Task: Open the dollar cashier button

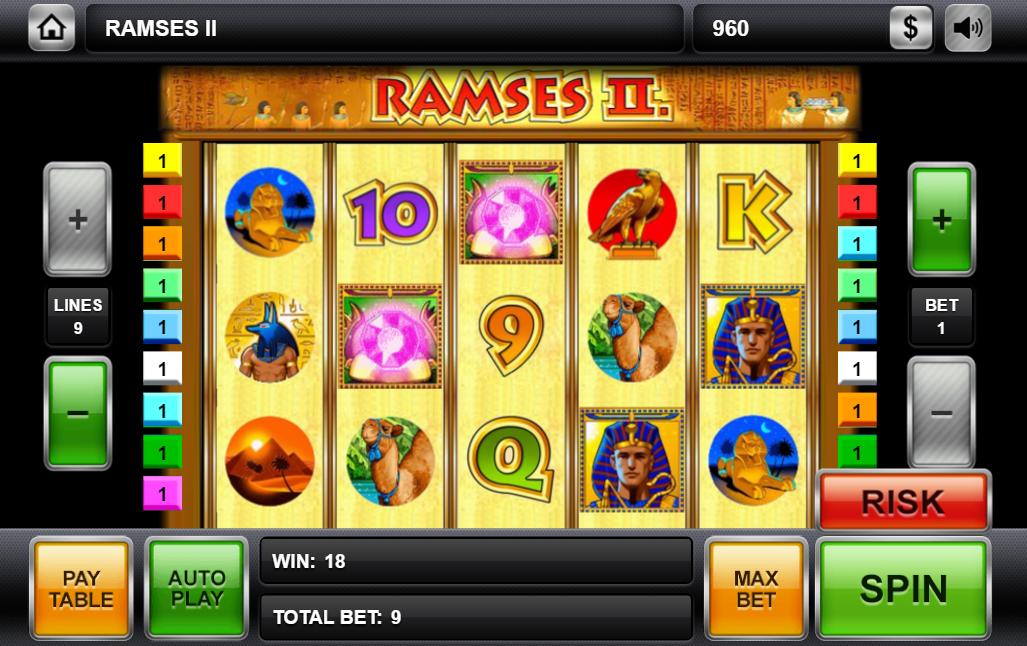Action: 910,28
